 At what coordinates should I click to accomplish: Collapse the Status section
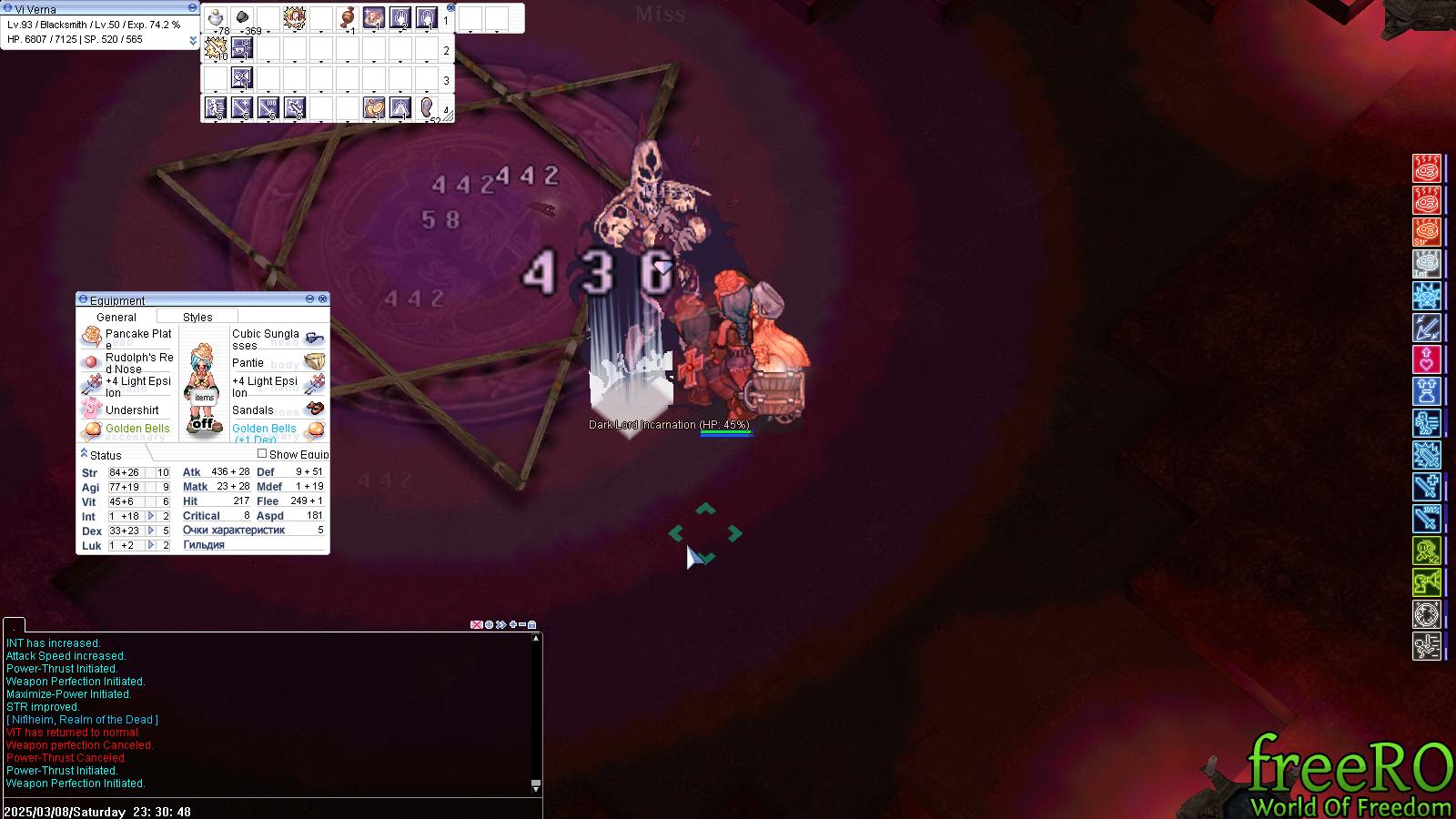click(84, 453)
